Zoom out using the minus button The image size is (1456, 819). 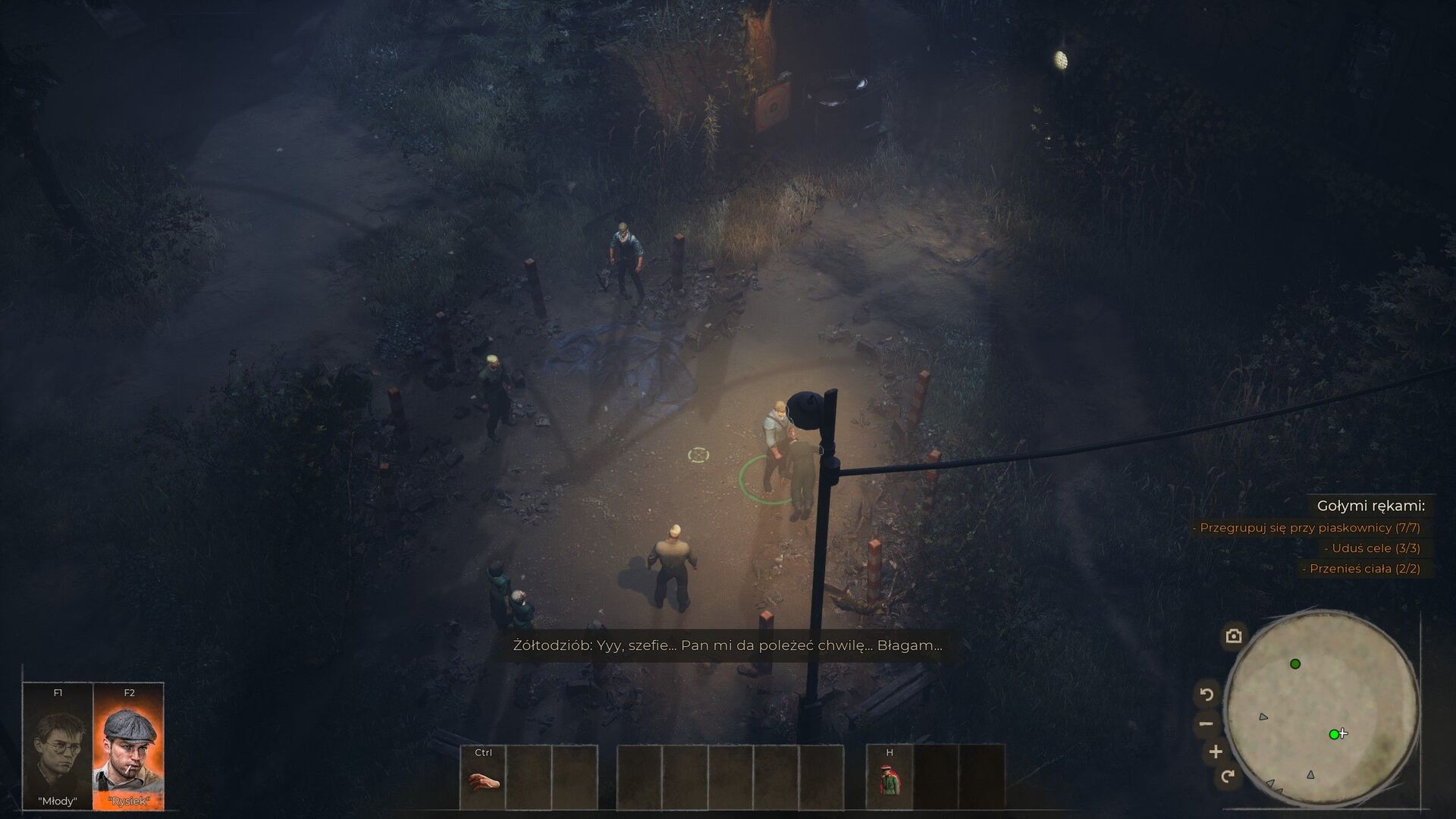click(x=1207, y=723)
